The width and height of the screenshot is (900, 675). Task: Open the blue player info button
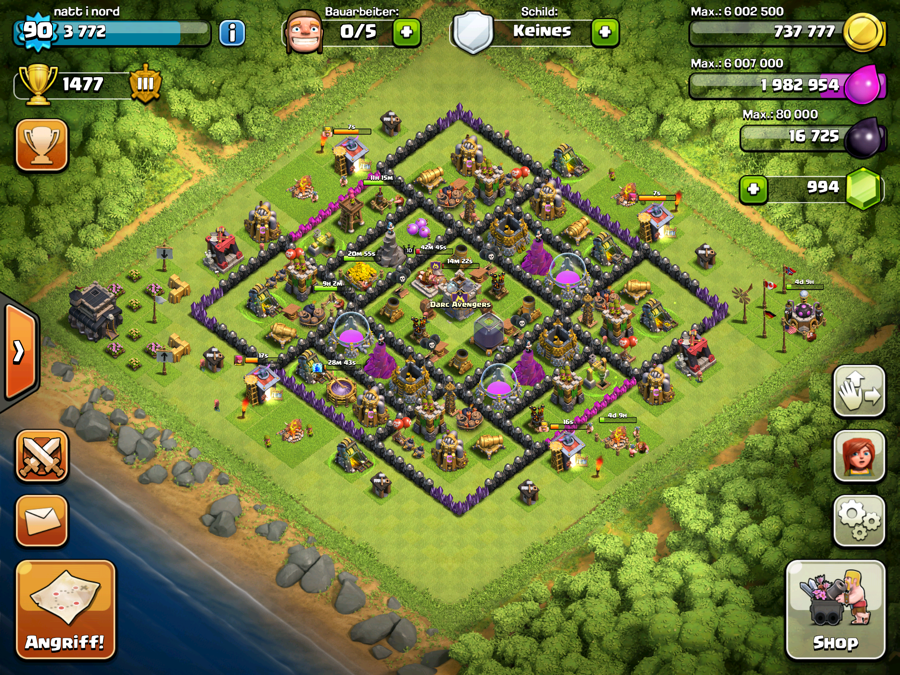click(x=232, y=32)
